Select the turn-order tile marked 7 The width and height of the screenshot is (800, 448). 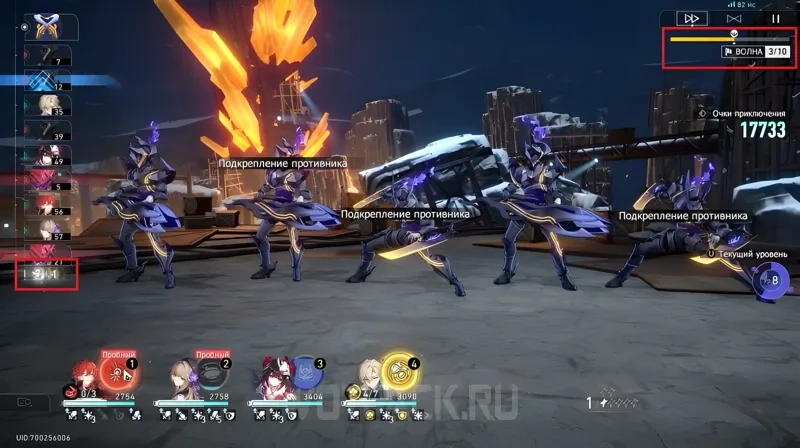(x=47, y=55)
